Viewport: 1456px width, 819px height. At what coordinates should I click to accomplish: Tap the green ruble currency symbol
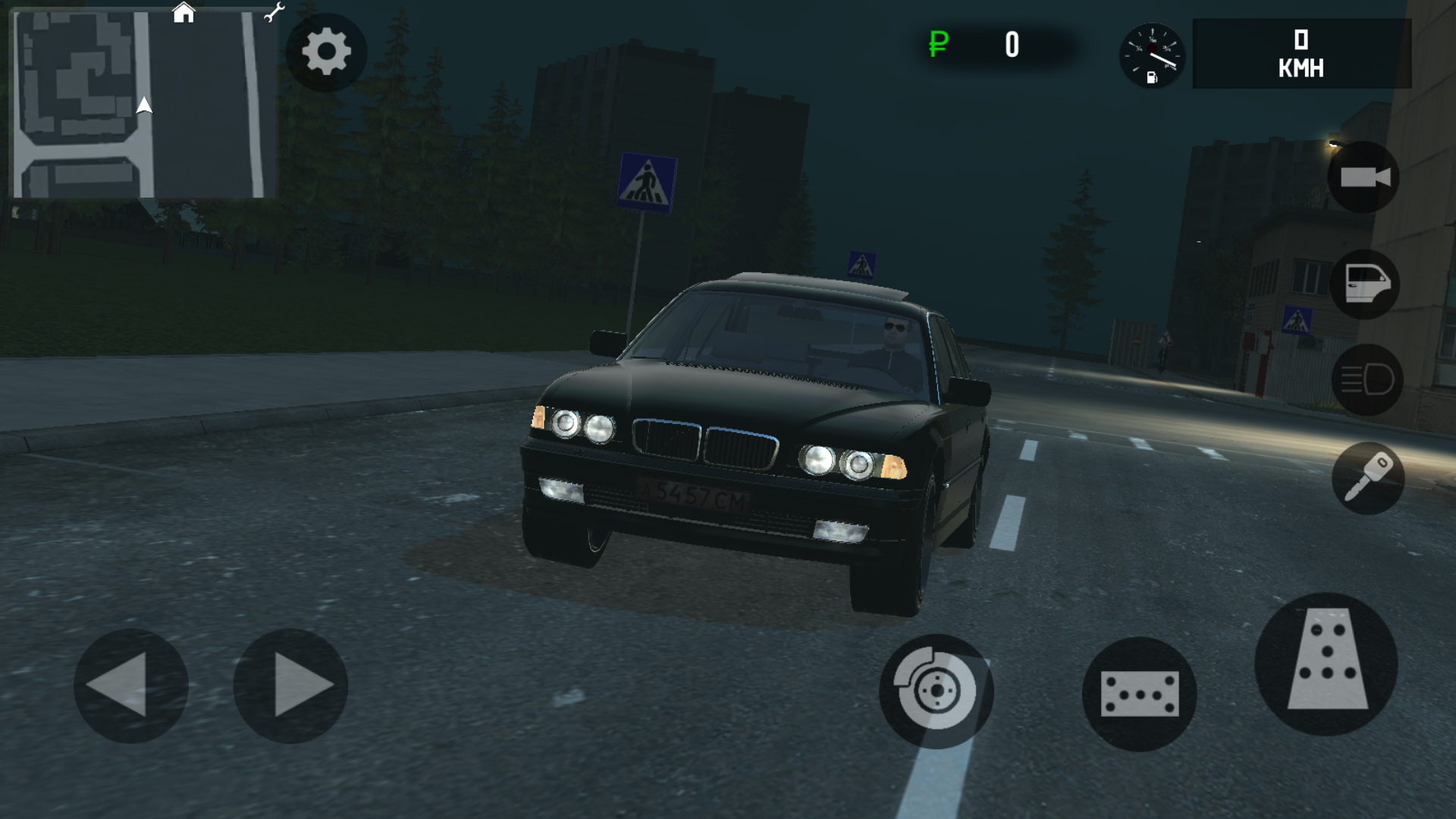coord(937,45)
